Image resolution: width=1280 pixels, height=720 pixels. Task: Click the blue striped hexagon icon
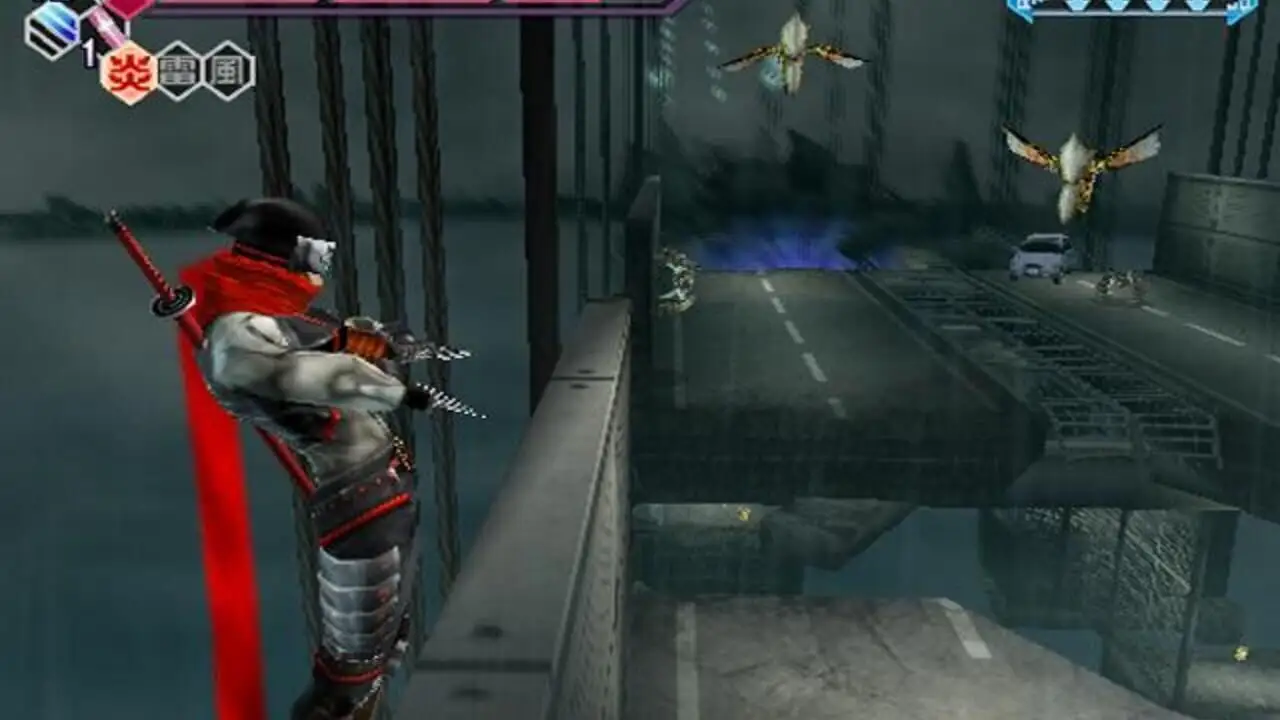52,28
